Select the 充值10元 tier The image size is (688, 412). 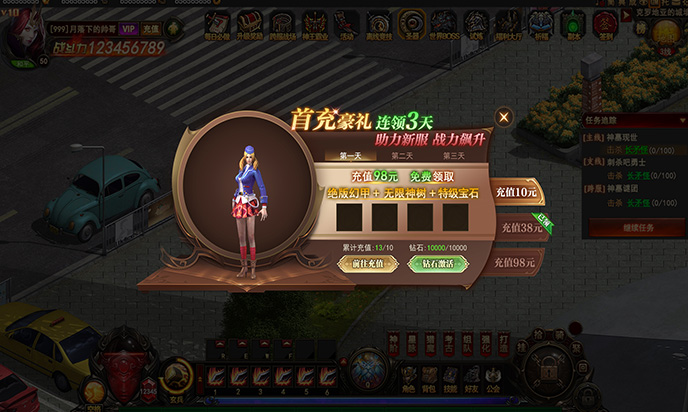pos(516,192)
